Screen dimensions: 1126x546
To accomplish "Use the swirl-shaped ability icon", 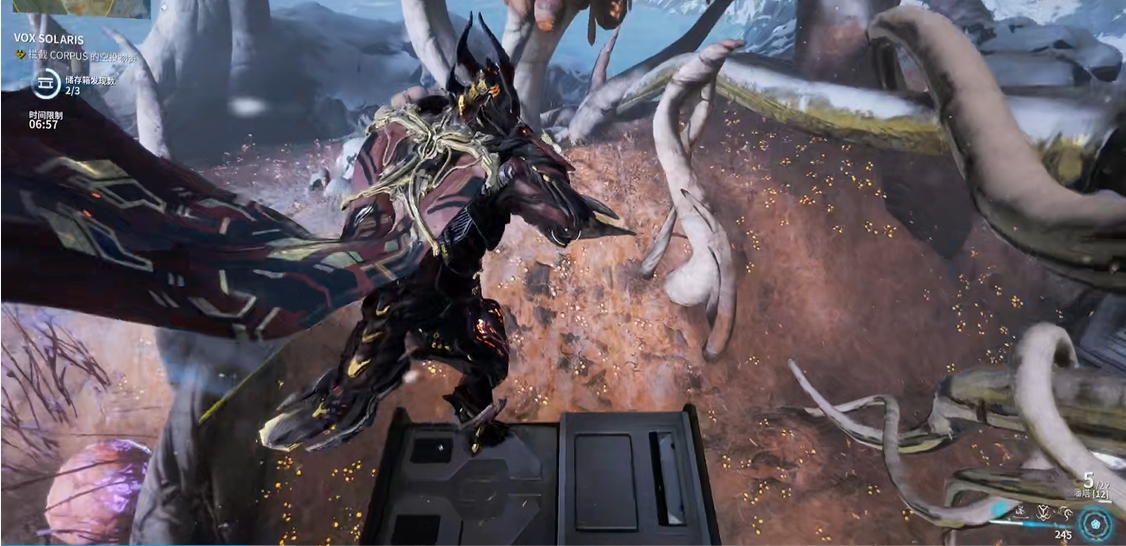I will 1066,513.
